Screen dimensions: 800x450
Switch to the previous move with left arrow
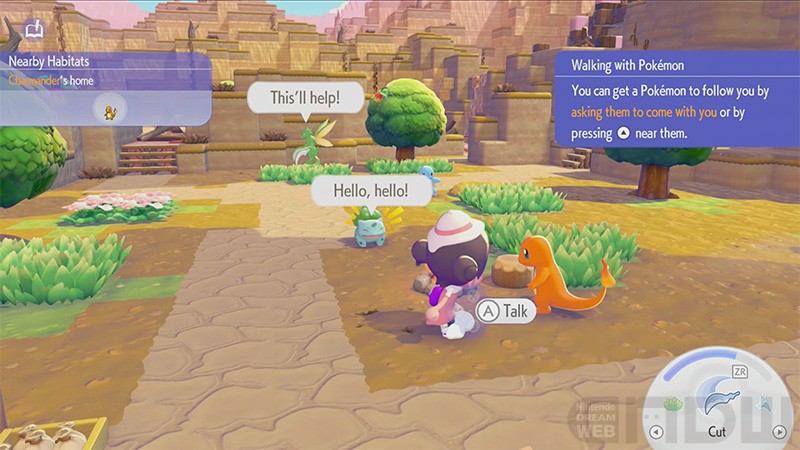tap(656, 432)
